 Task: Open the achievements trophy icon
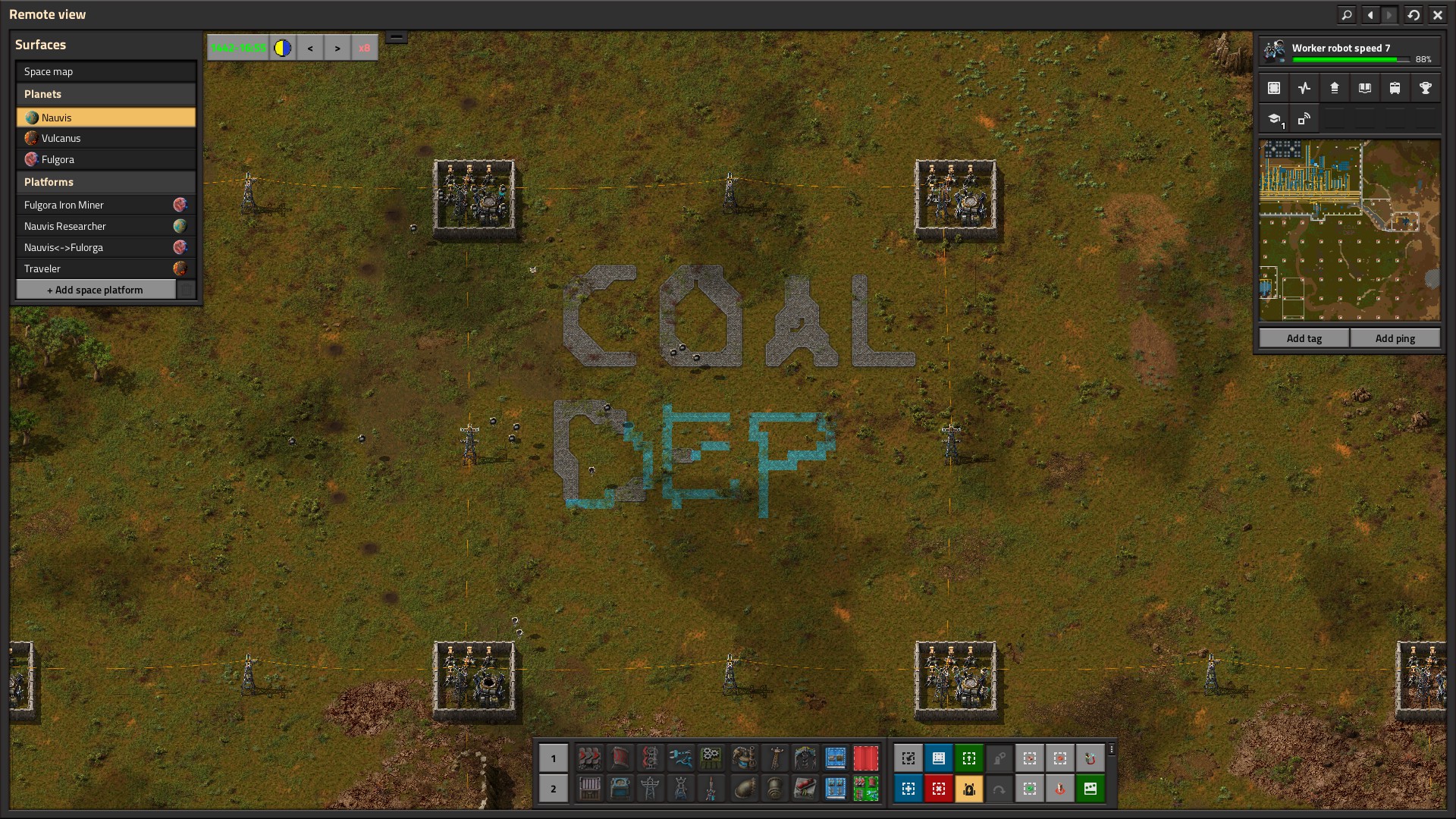point(1425,88)
